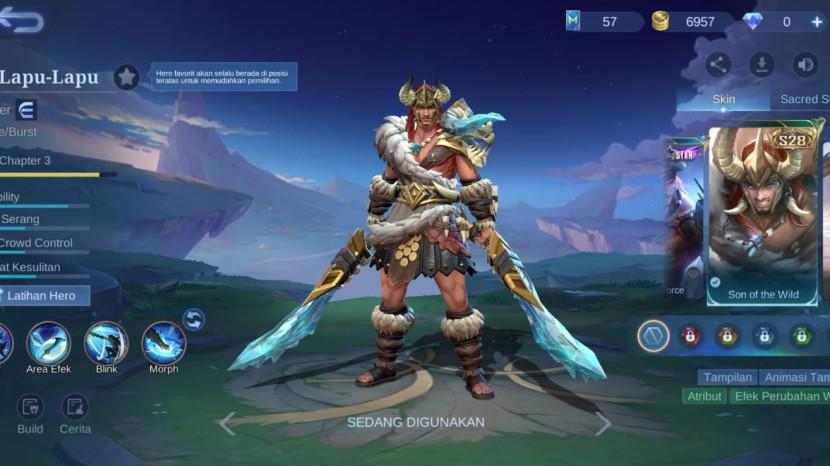Show the previous hero with left arrow
This screenshot has width=830, height=466.
click(x=228, y=423)
